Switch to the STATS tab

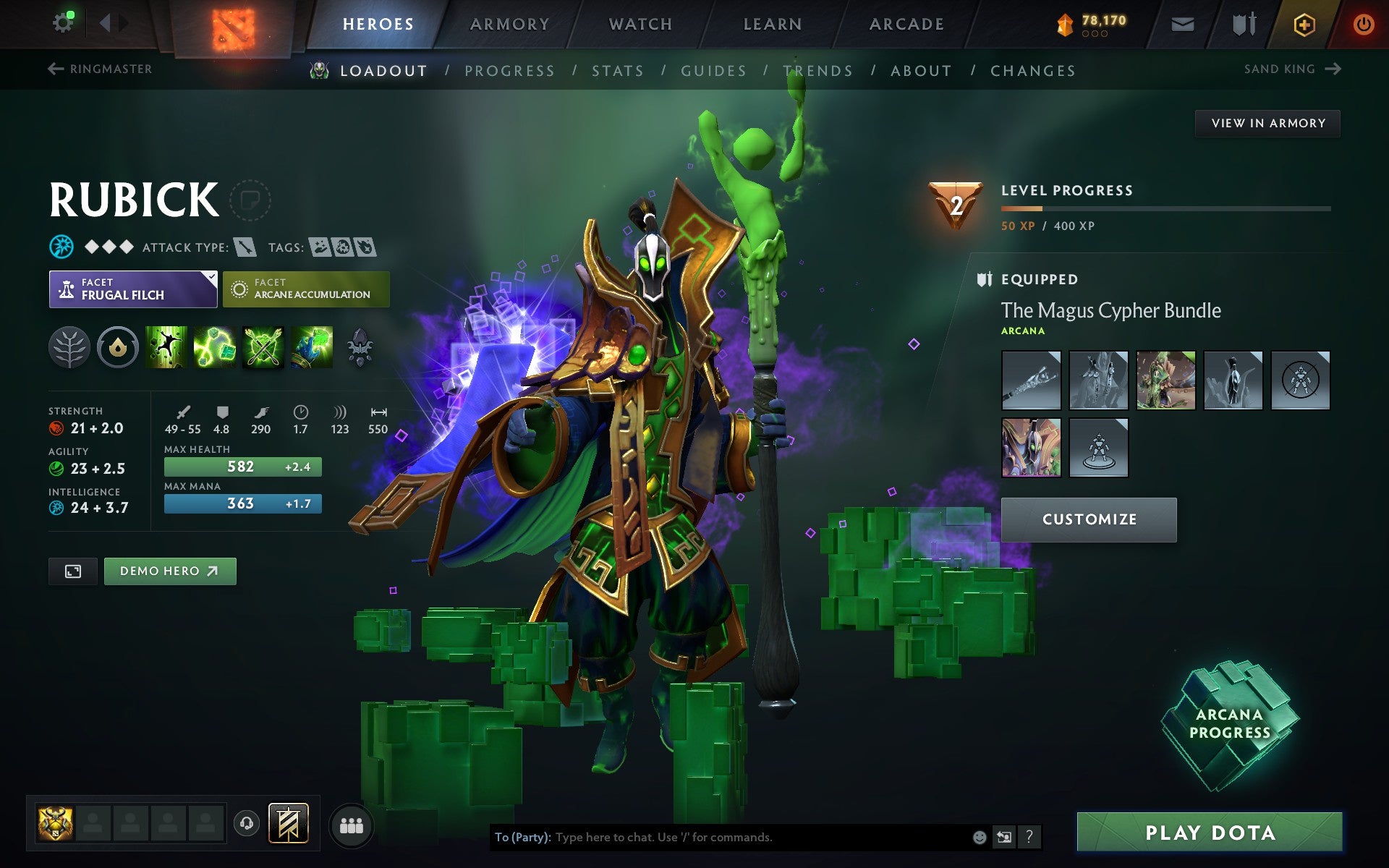(616, 70)
